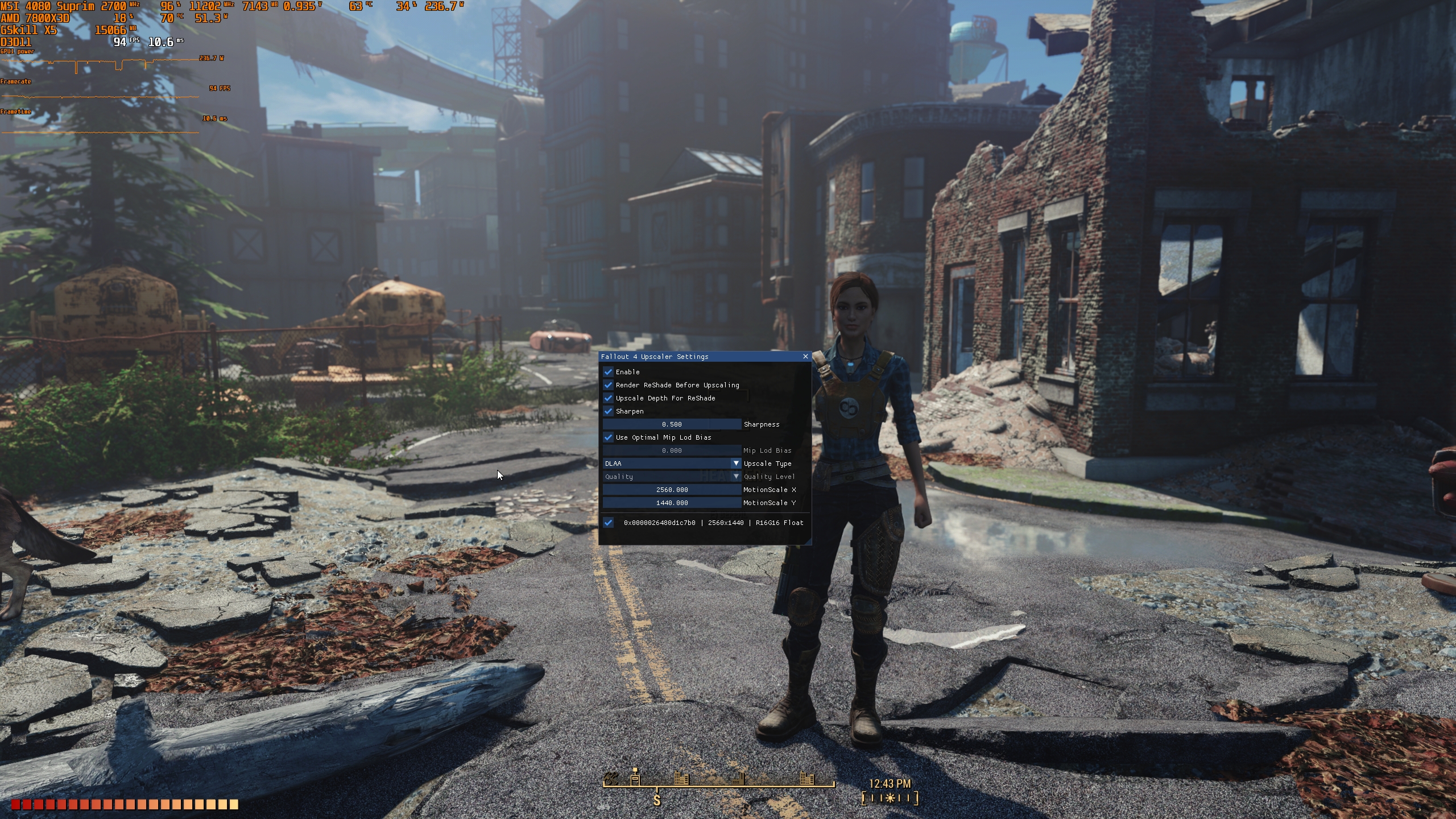Uncheck Use Optimal Mip Lod Bias
Viewport: 1456px width, 819px height.
[609, 438]
